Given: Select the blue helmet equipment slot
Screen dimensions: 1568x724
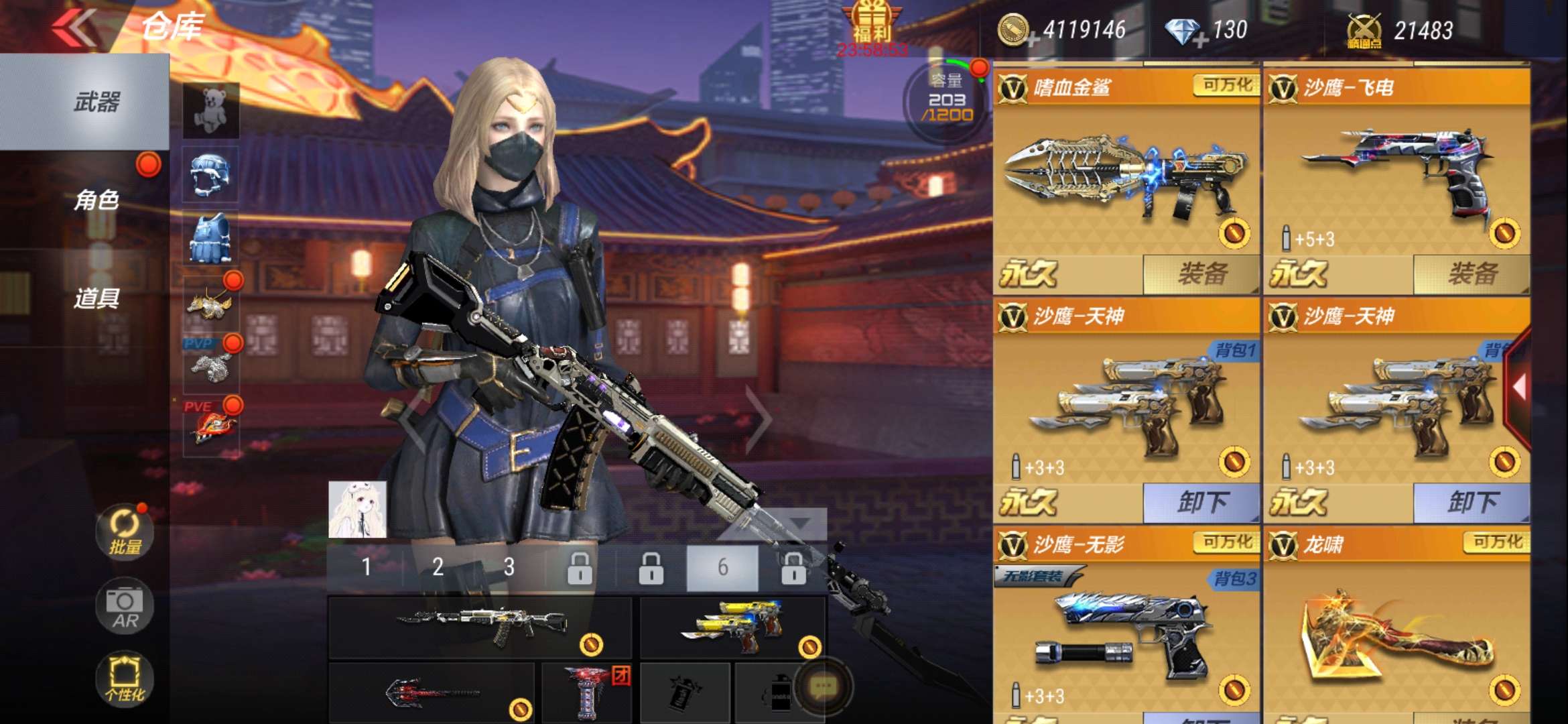Looking at the screenshot, I should tap(211, 174).
